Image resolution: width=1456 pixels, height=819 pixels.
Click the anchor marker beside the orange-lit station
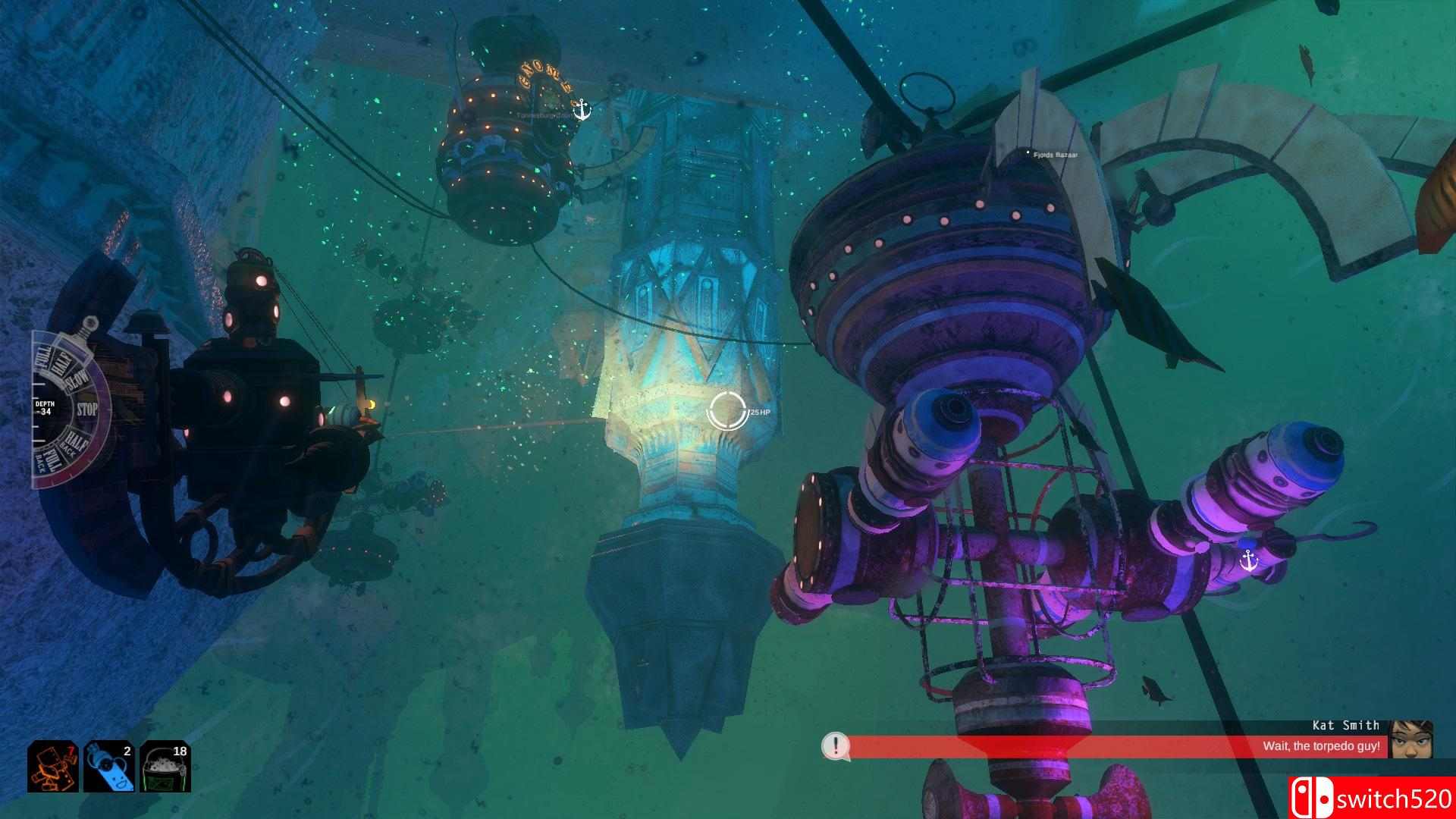coord(582,110)
